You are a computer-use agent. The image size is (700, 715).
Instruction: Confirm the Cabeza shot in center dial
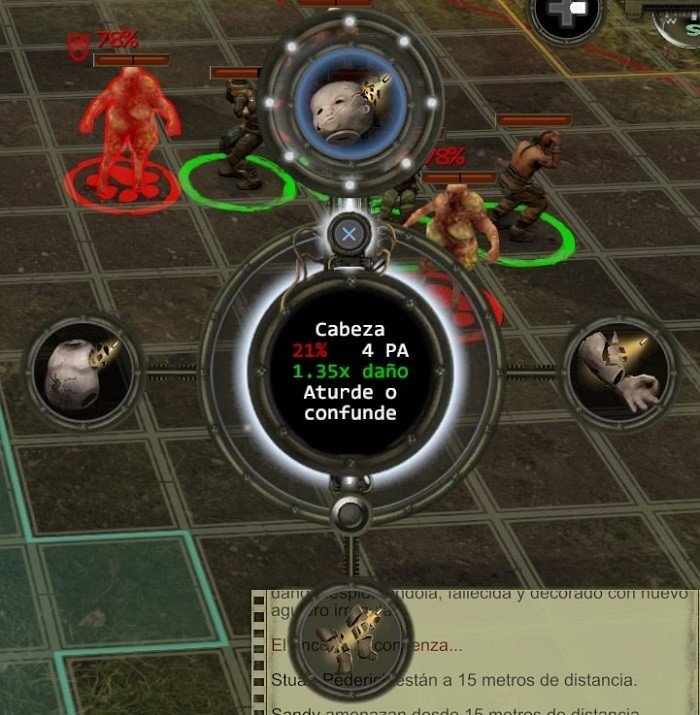pyautogui.click(x=350, y=371)
